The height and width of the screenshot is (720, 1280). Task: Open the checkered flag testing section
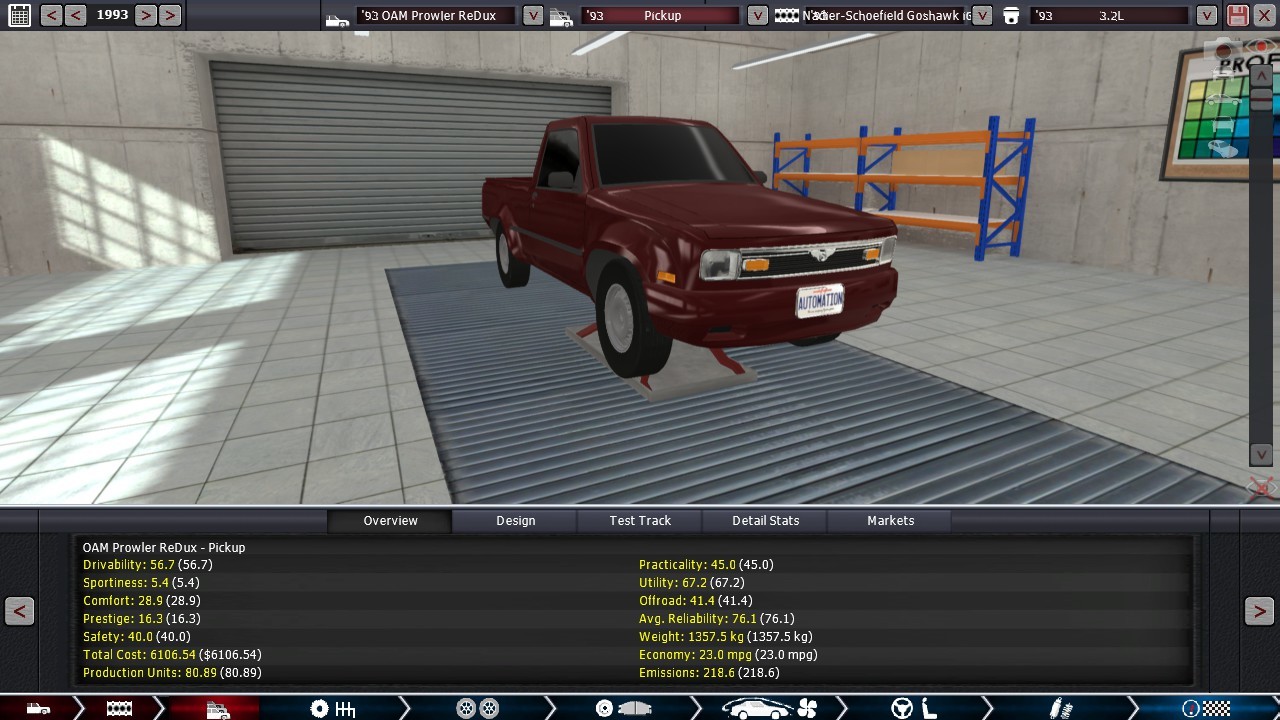coord(1206,709)
